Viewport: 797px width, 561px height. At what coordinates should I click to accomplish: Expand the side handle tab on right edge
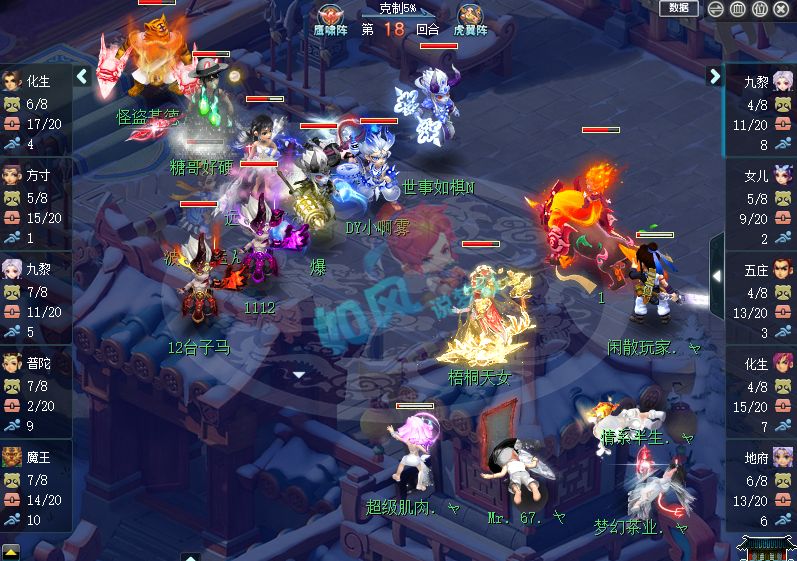coord(716,274)
